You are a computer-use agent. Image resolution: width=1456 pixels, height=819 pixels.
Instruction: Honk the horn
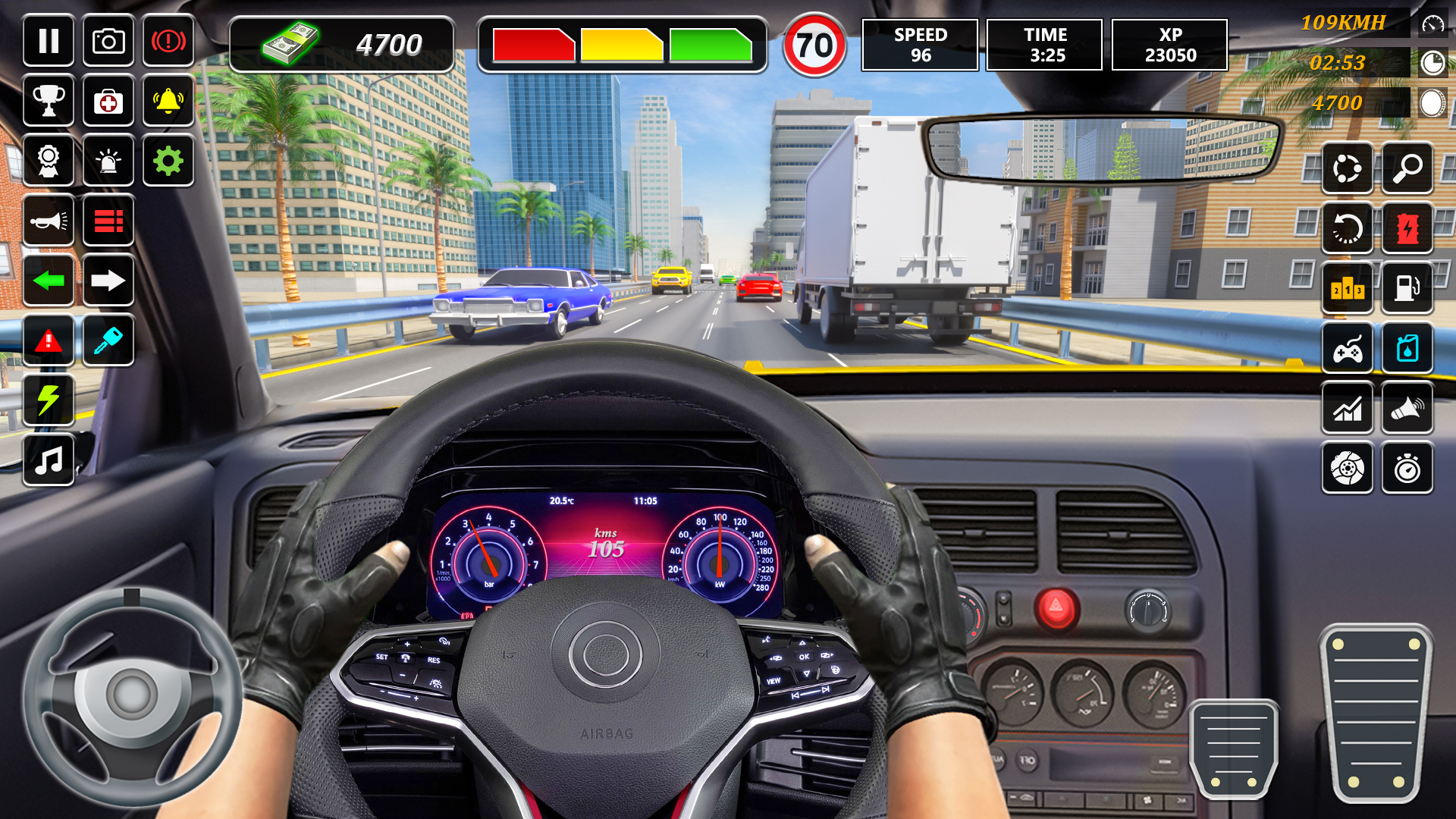[x=49, y=221]
